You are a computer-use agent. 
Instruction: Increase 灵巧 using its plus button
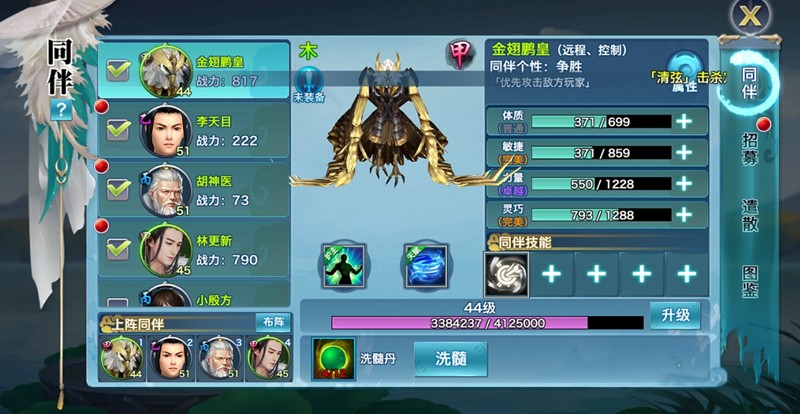pos(685,214)
